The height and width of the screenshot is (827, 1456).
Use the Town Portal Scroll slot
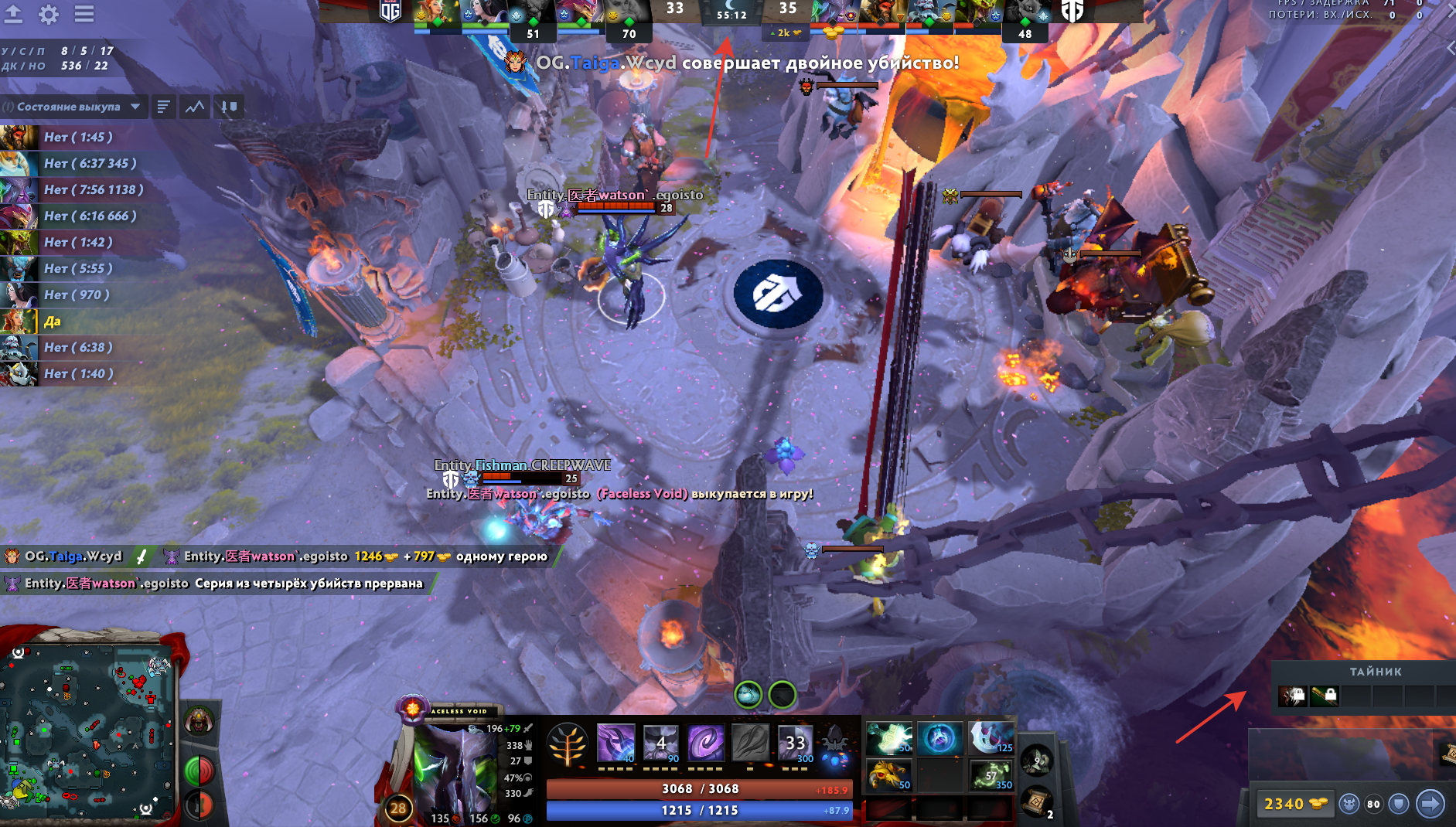point(1036,804)
